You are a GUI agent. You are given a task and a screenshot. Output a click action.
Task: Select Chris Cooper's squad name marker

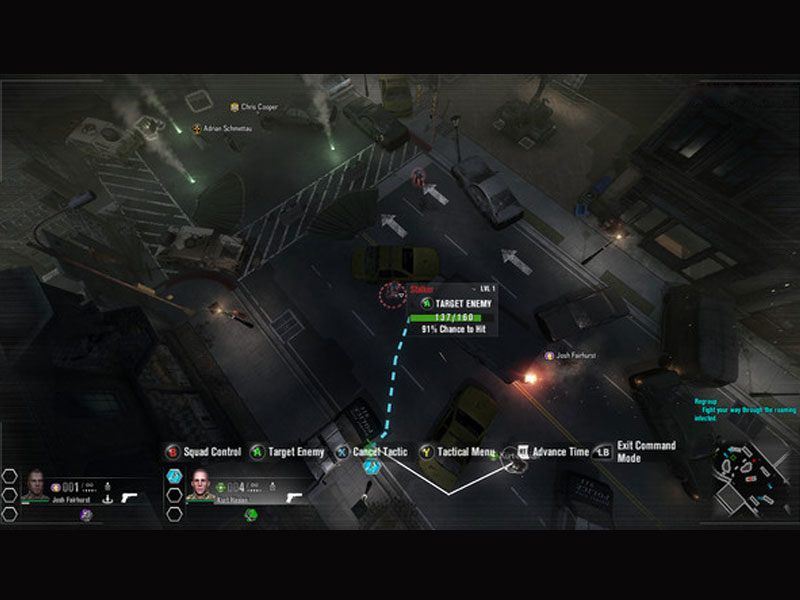tap(259, 107)
